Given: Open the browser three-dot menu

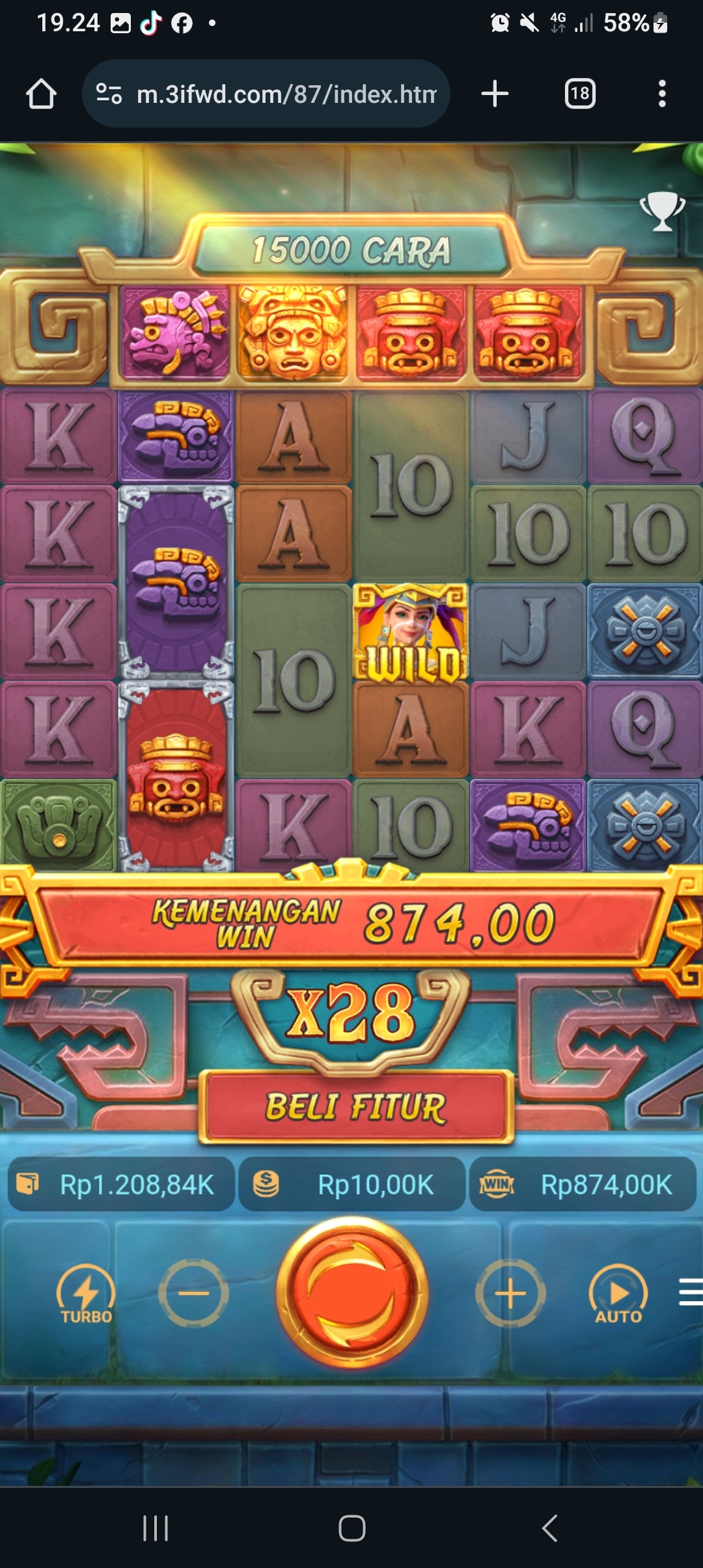Looking at the screenshot, I should pyautogui.click(x=662, y=94).
